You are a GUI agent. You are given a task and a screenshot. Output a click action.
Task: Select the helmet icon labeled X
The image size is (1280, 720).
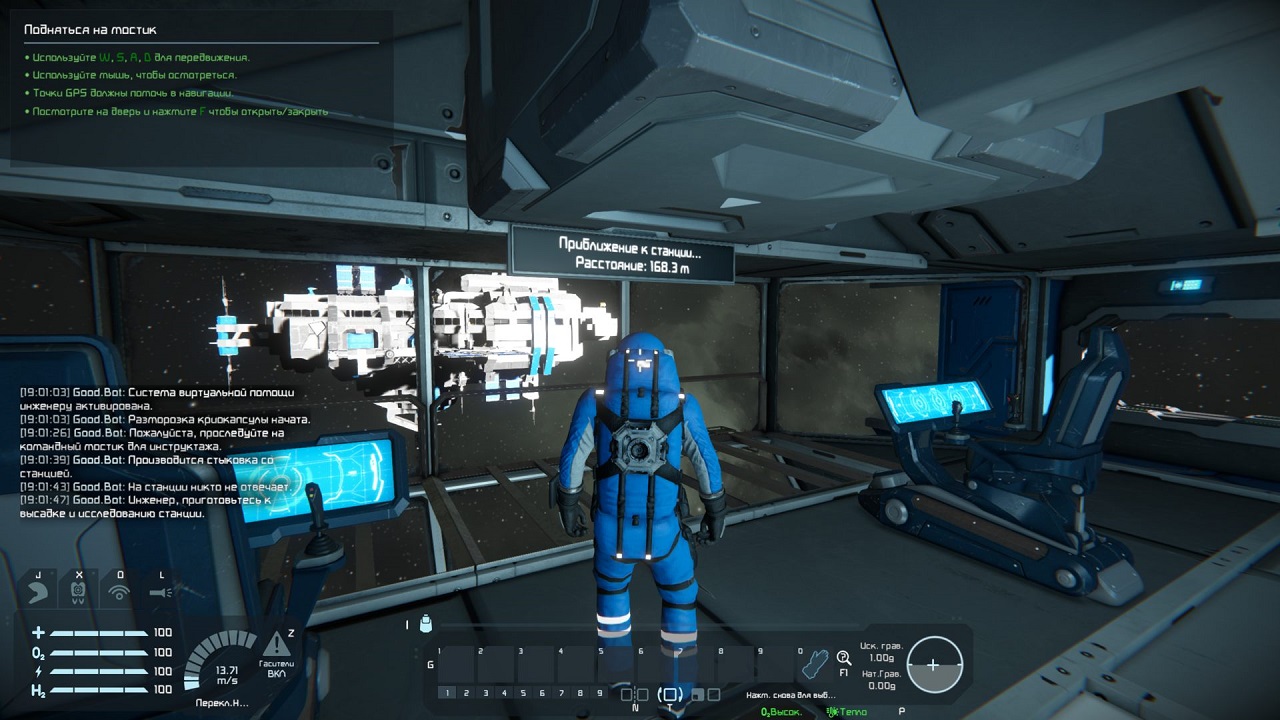click(x=79, y=590)
